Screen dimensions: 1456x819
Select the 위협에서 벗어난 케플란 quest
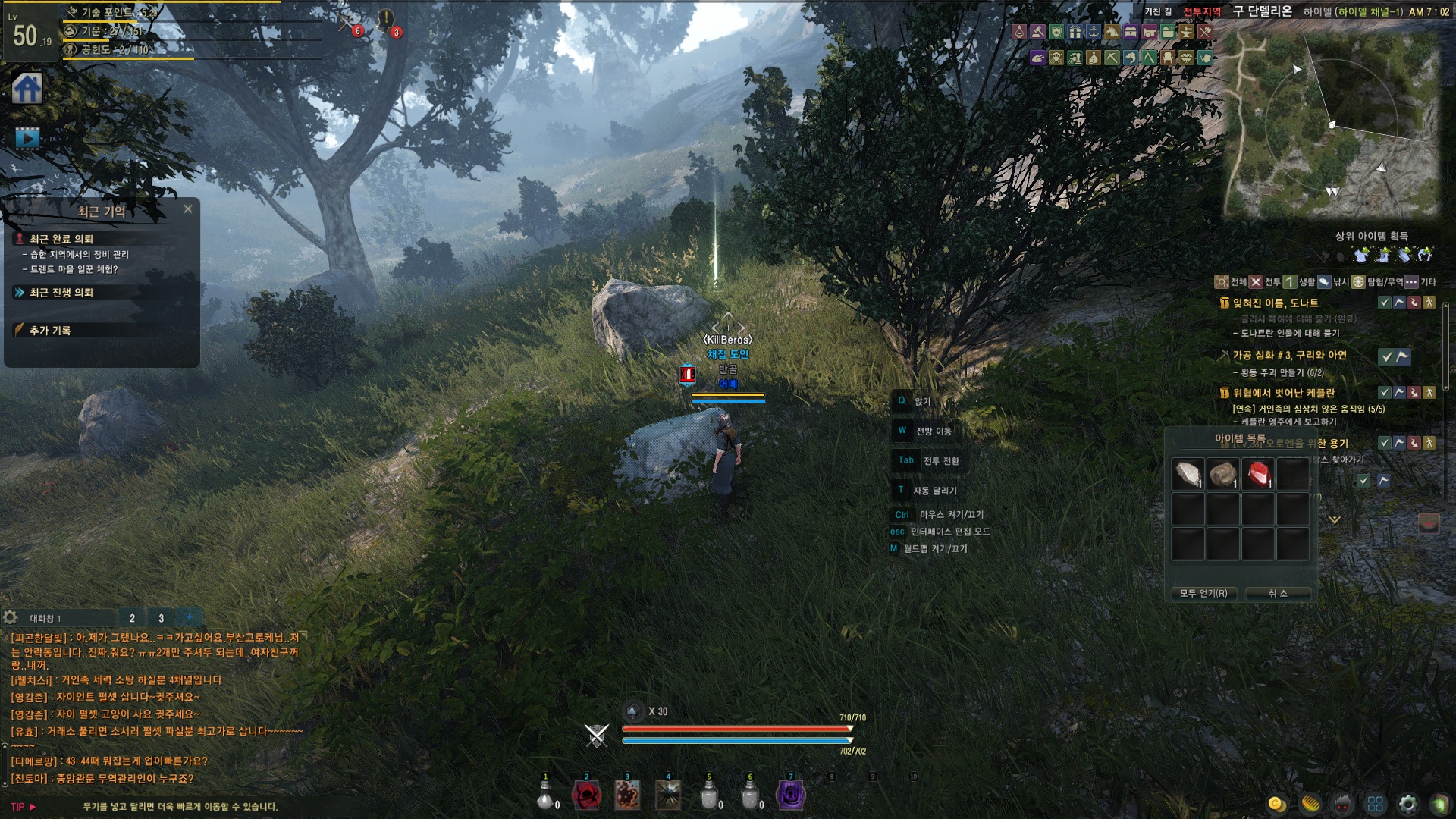coord(1283,393)
